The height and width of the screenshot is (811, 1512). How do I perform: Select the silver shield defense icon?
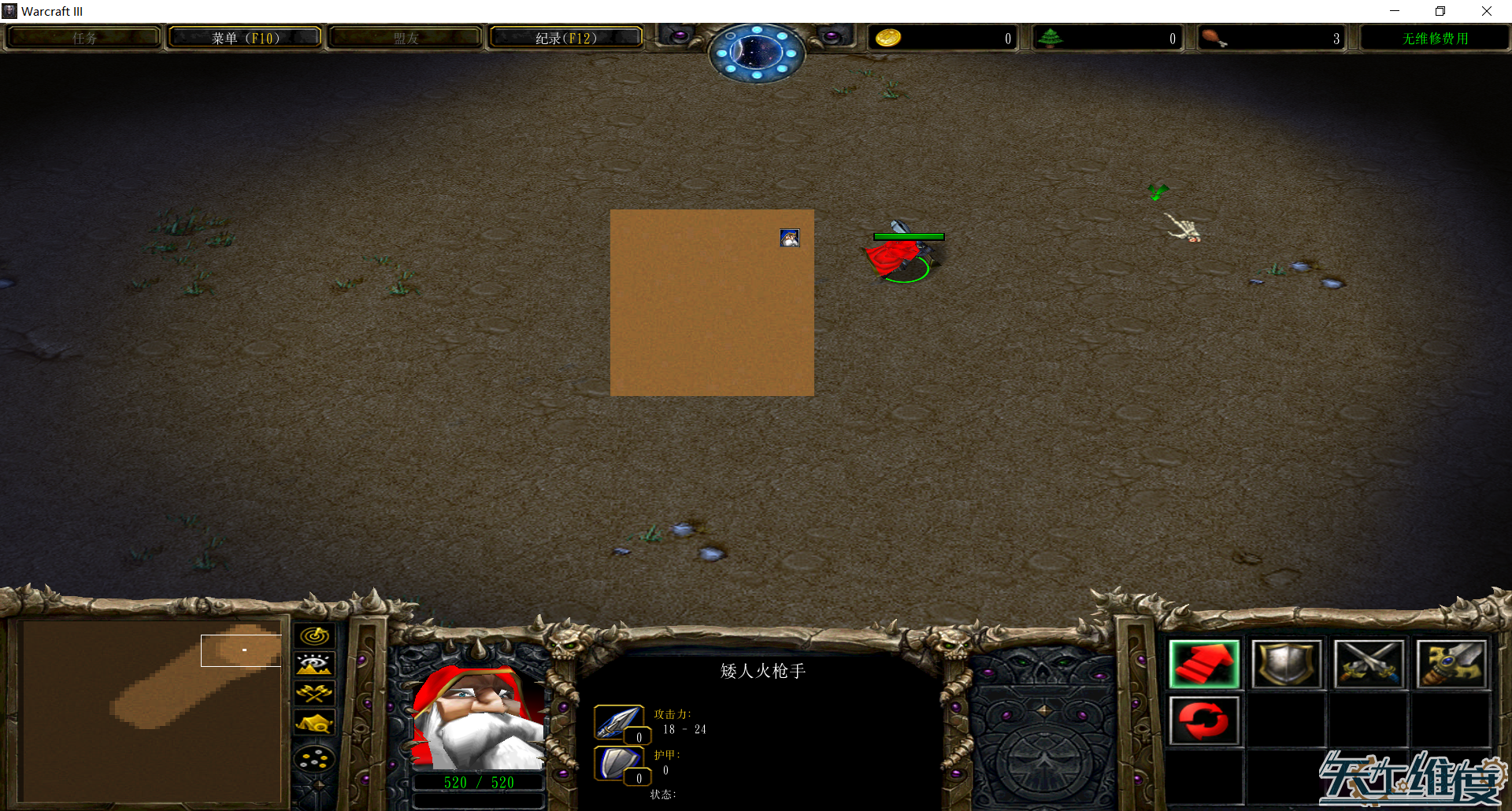(x=1287, y=663)
